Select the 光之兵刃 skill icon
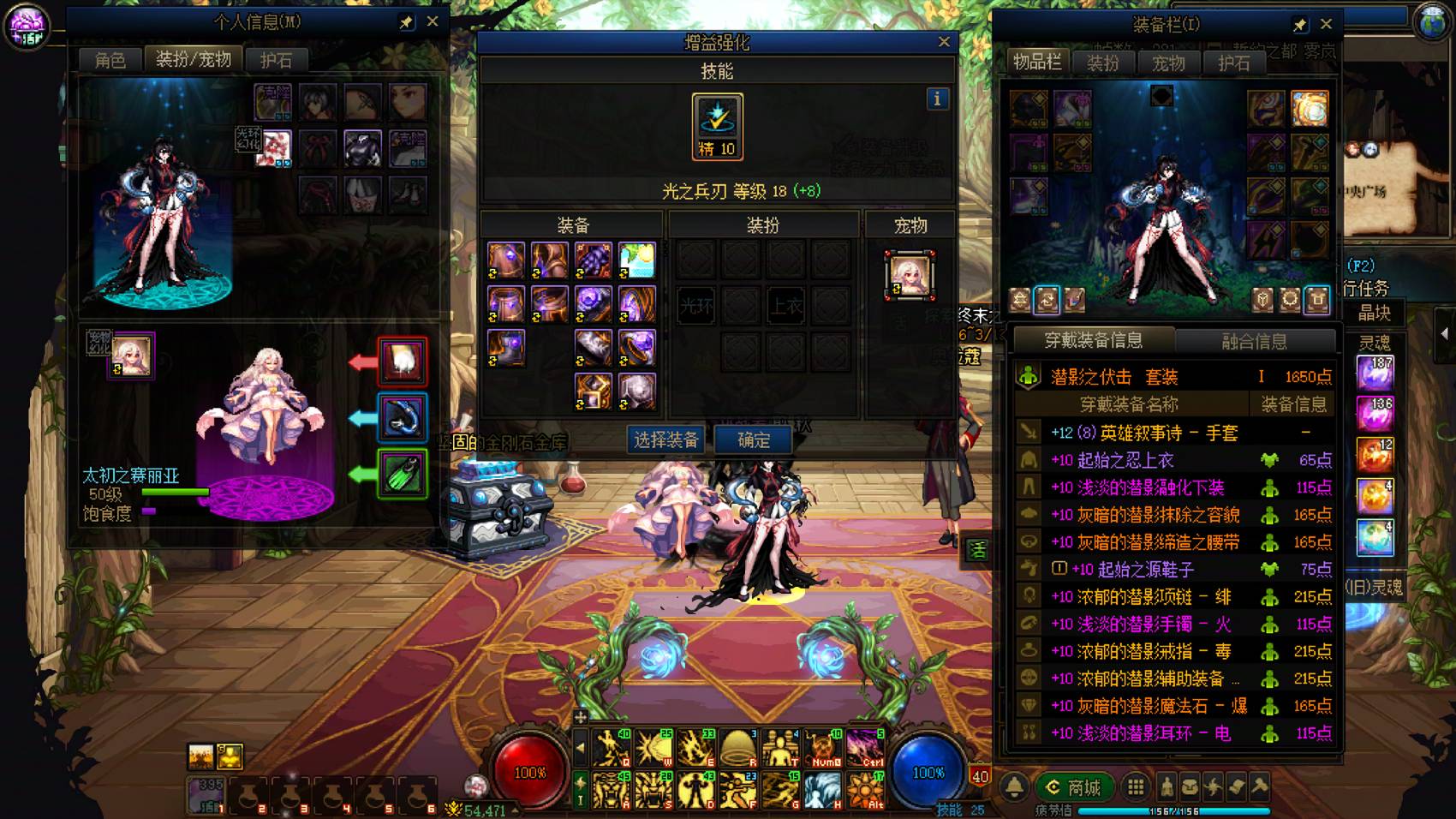The image size is (1456, 819). click(717, 126)
